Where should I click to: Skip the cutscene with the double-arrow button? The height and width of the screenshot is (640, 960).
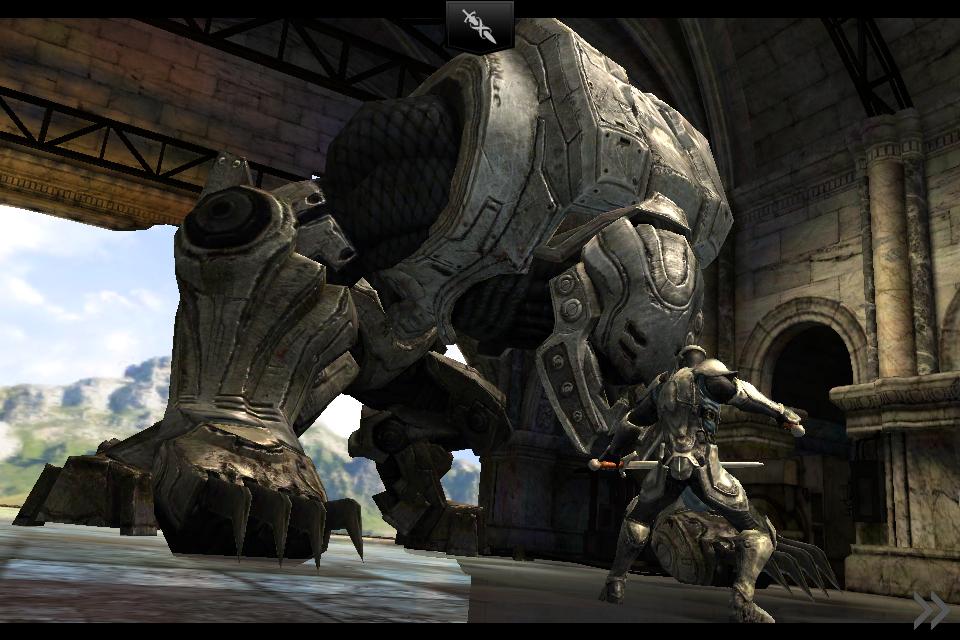pos(930,610)
